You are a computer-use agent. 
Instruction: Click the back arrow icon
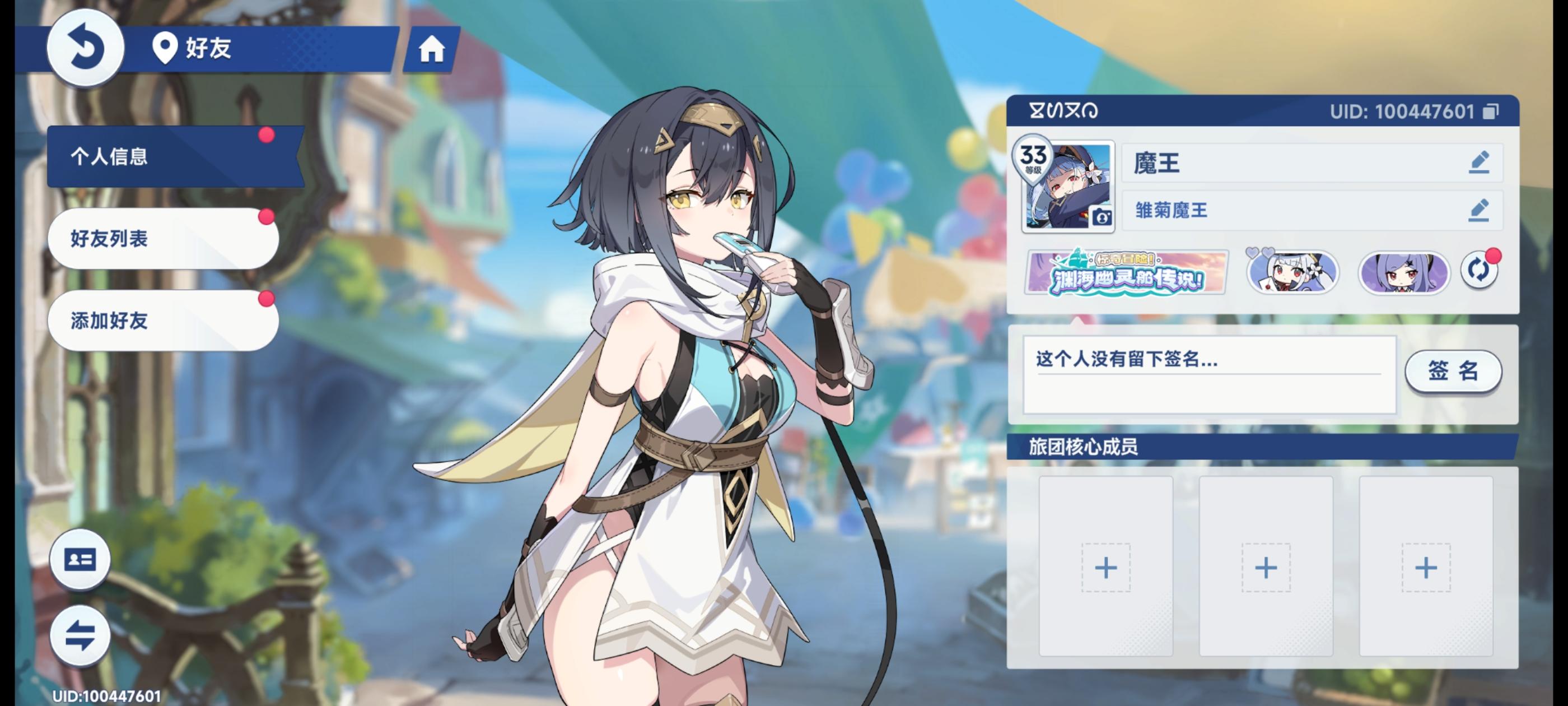coord(85,48)
